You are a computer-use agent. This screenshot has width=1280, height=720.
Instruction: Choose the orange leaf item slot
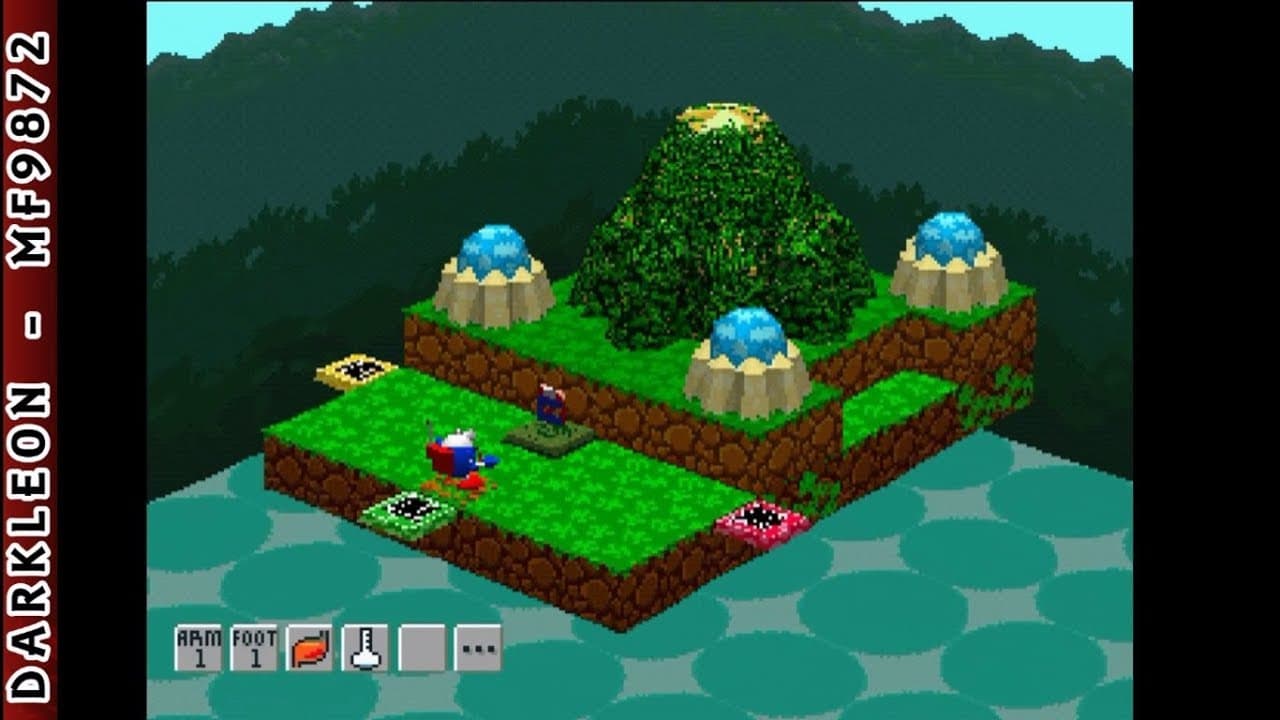(x=310, y=648)
